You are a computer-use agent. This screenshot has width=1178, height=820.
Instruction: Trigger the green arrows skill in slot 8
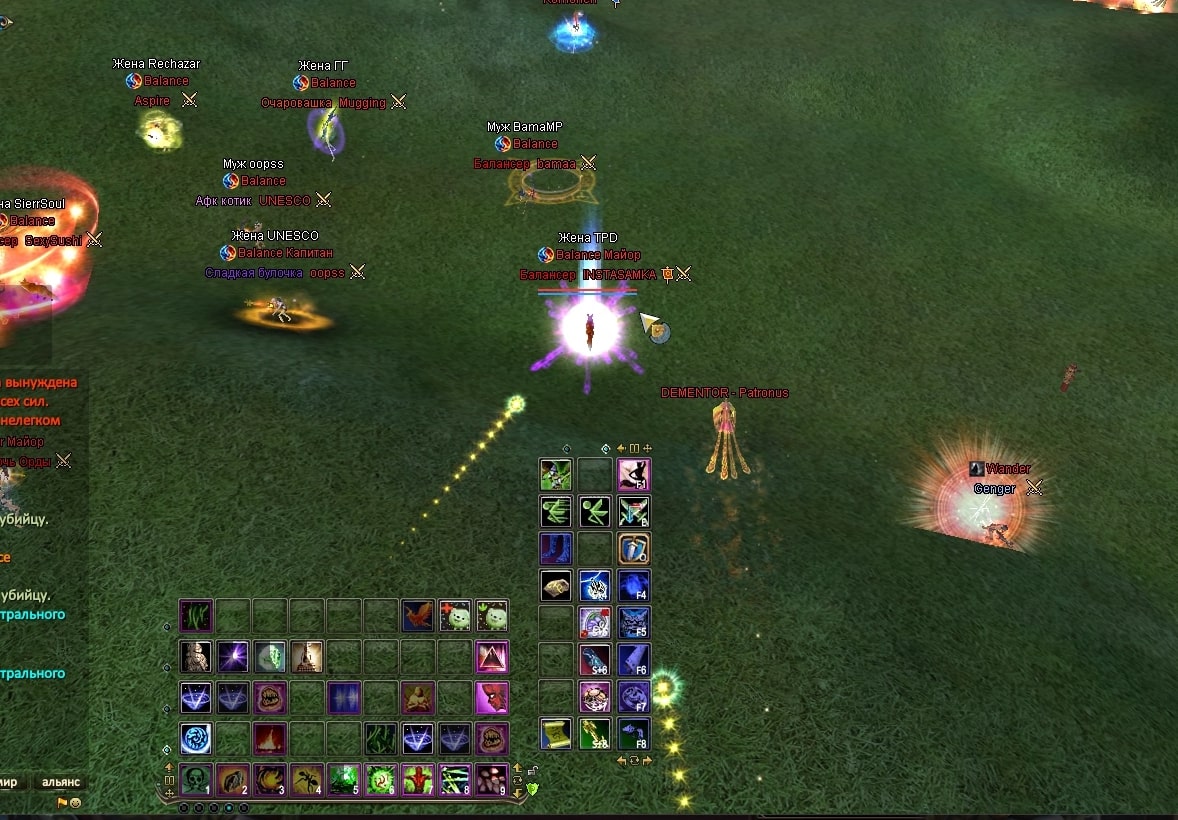[x=454, y=778]
